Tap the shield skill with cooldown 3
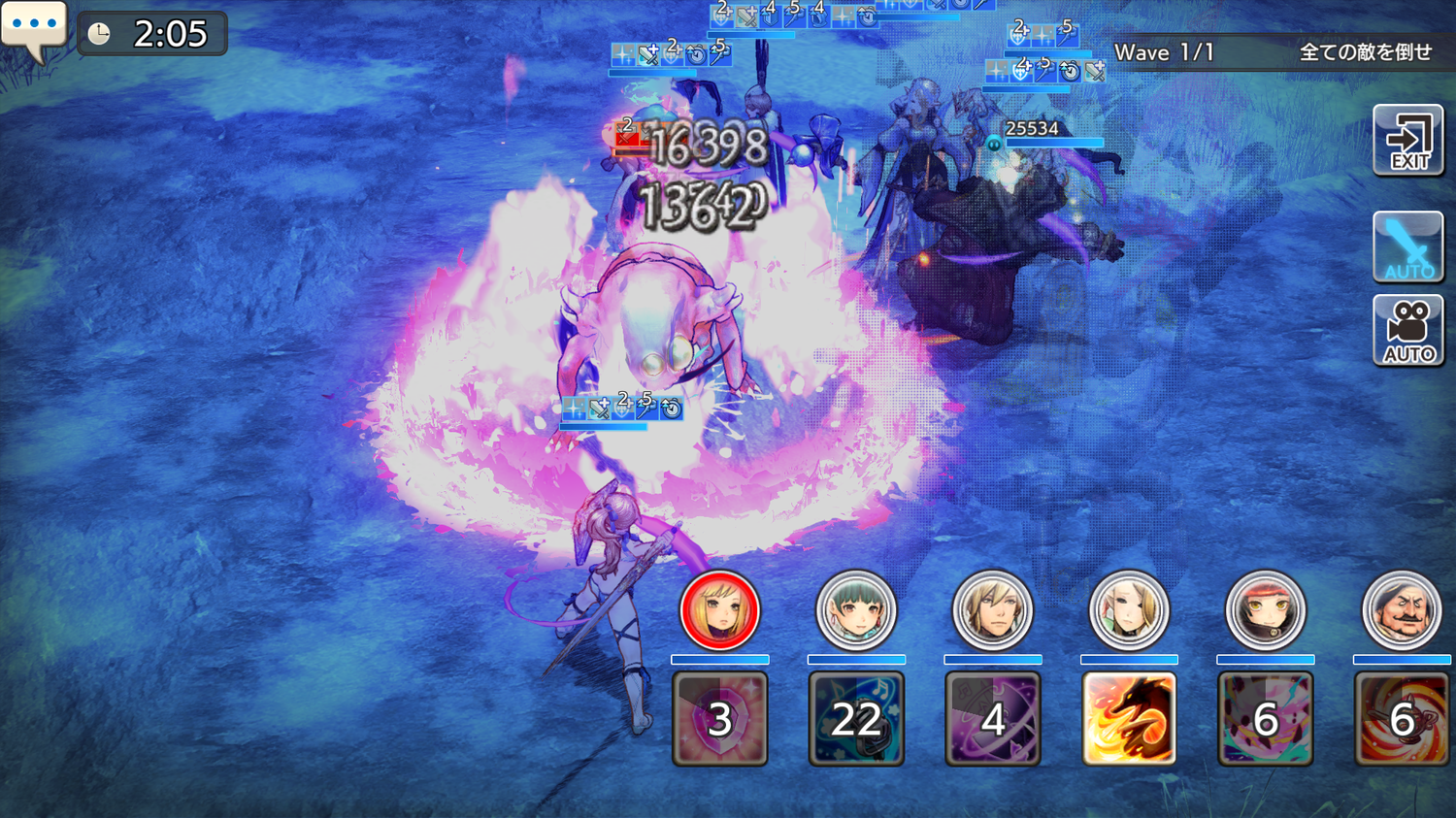Viewport: 1456px width, 818px height. click(x=719, y=719)
